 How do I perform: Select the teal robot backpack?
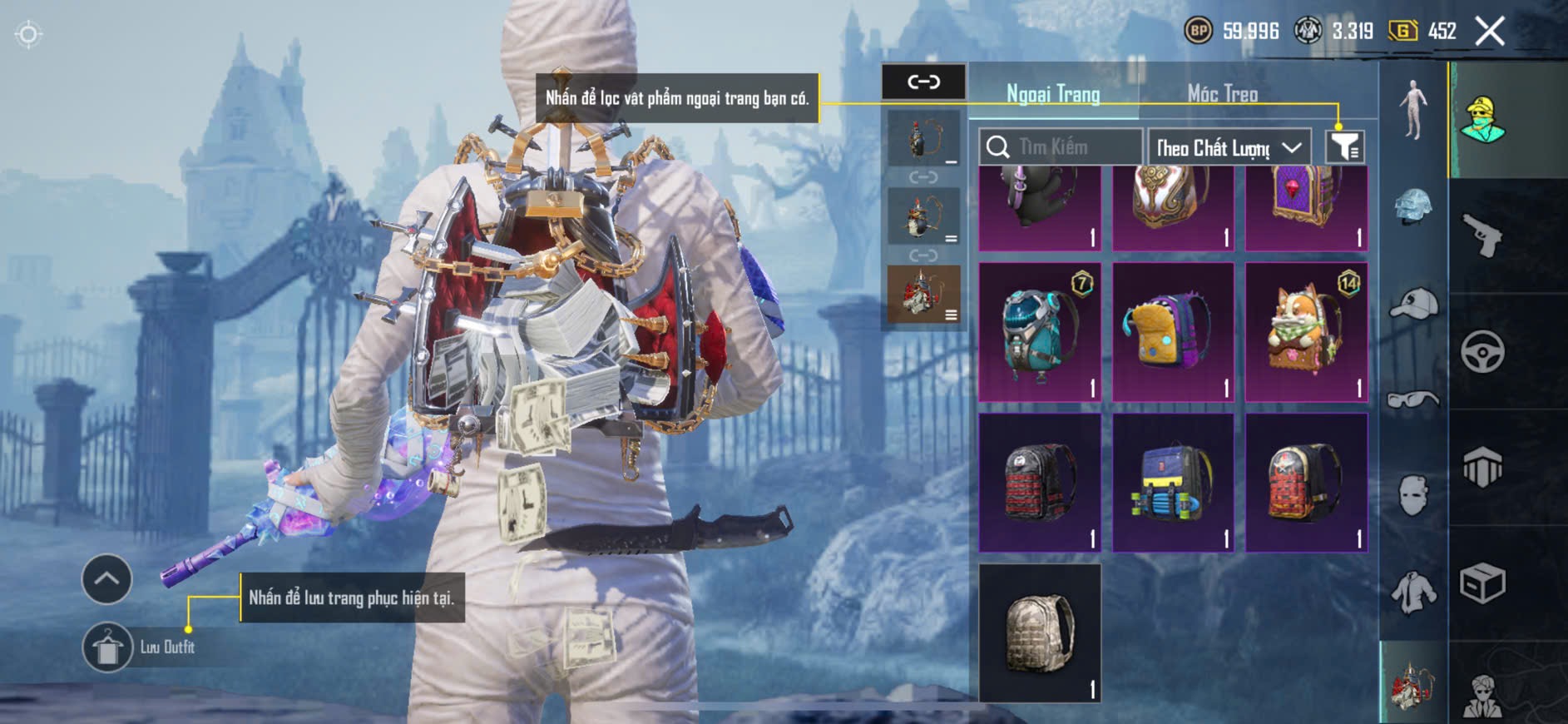tap(1039, 332)
